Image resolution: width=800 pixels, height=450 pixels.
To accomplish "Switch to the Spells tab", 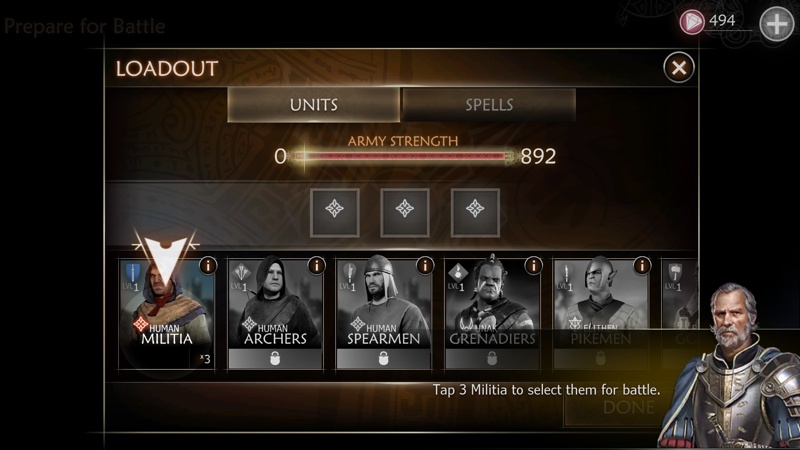I will tap(489, 105).
